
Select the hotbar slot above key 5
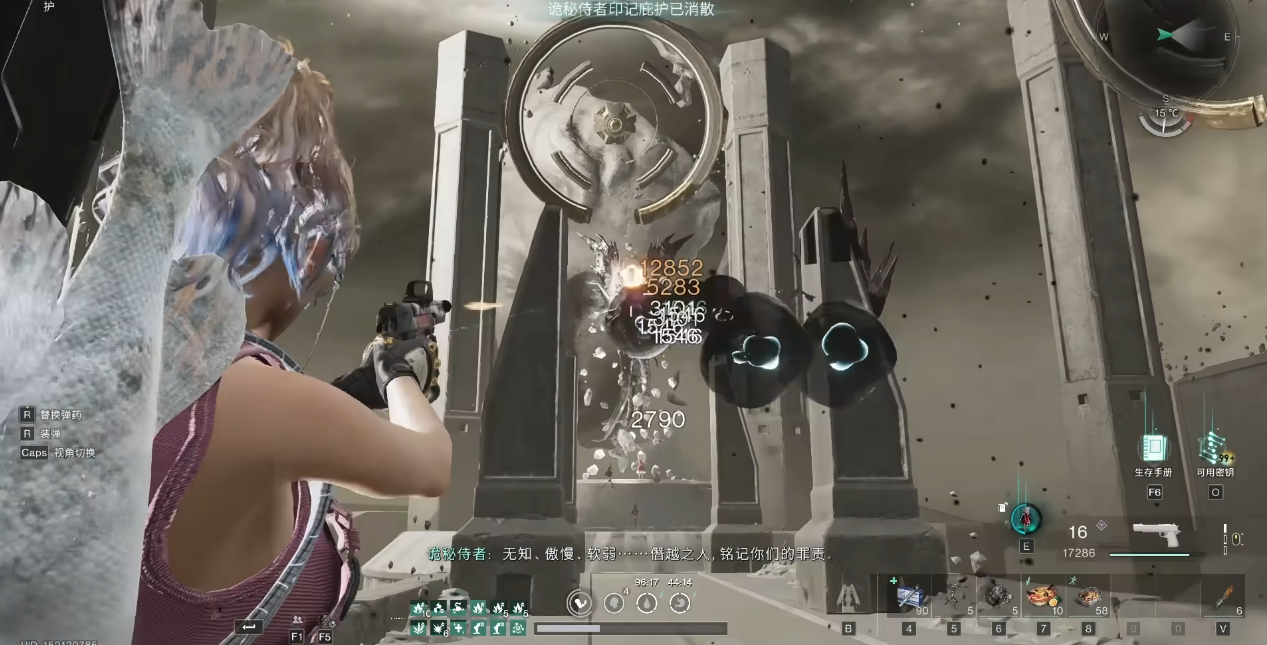click(954, 596)
